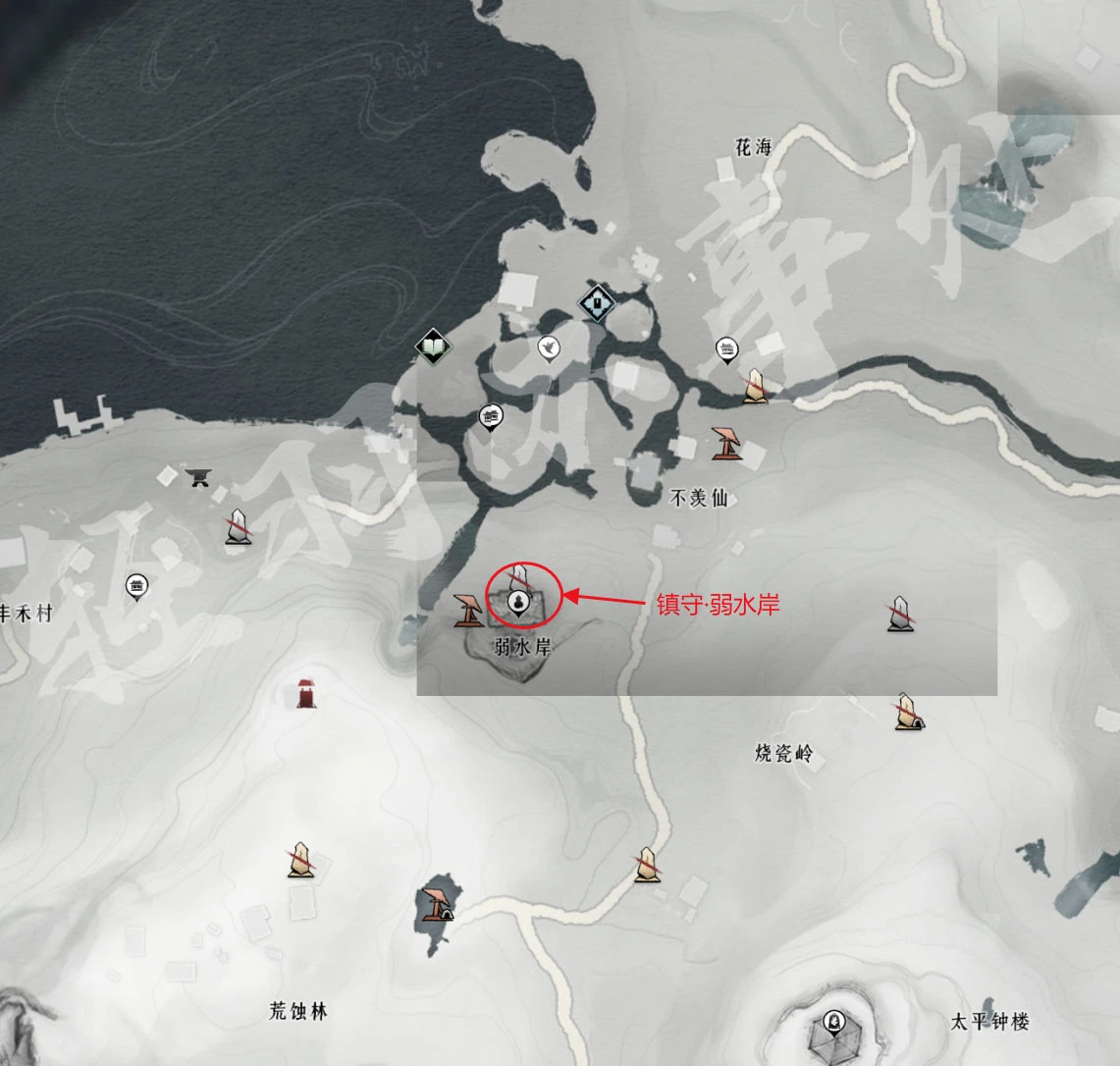Choose the pavilion marker above 不羡仙
Image resolution: width=1120 pixels, height=1066 pixels.
(x=726, y=444)
